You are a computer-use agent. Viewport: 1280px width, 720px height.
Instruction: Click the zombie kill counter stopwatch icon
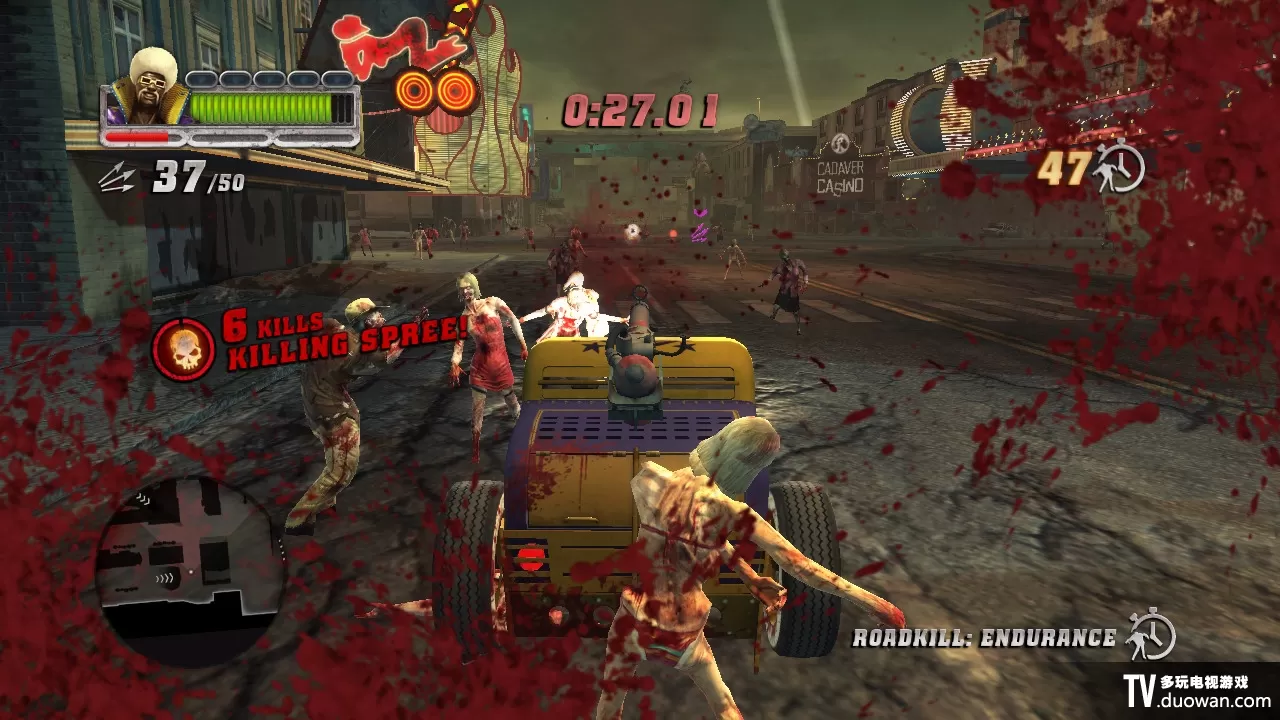pyautogui.click(x=1119, y=168)
